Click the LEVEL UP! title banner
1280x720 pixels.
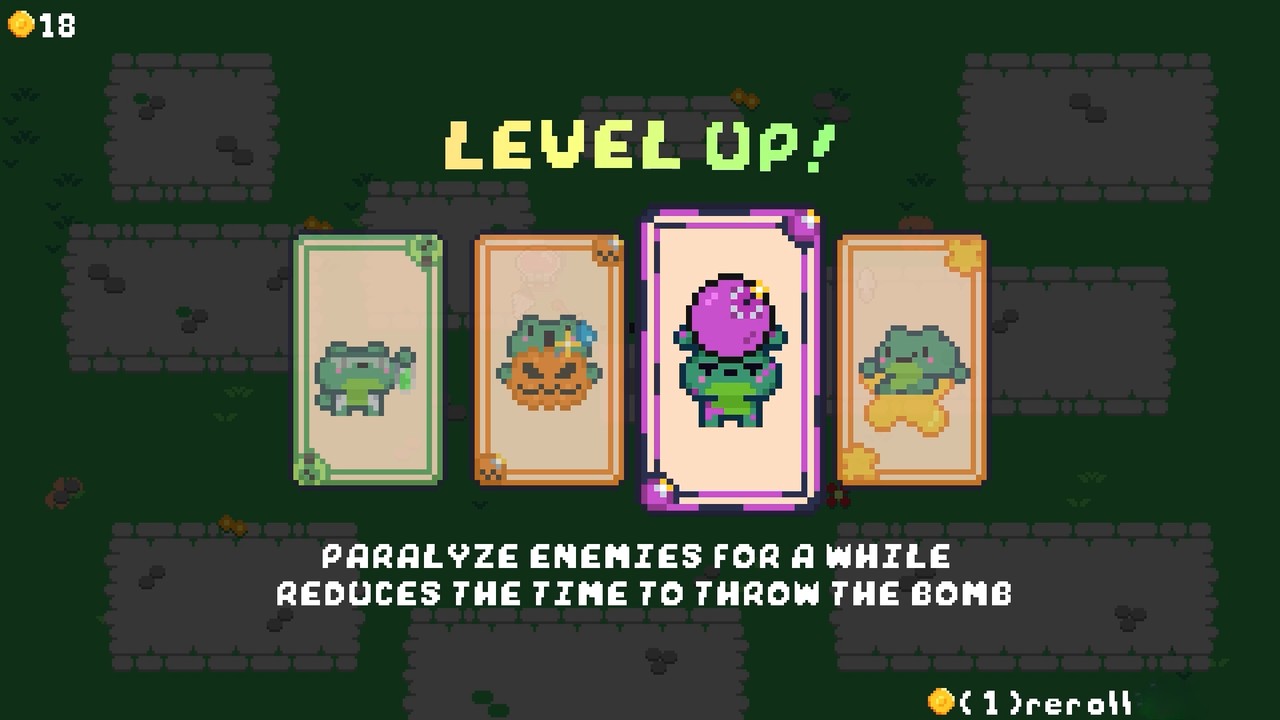point(640,145)
